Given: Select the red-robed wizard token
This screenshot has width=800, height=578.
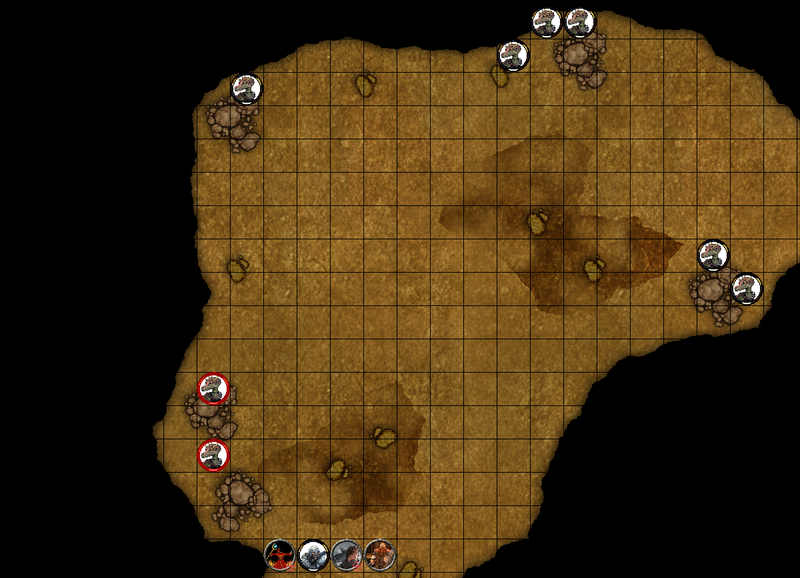Looking at the screenshot, I should click(280, 554).
